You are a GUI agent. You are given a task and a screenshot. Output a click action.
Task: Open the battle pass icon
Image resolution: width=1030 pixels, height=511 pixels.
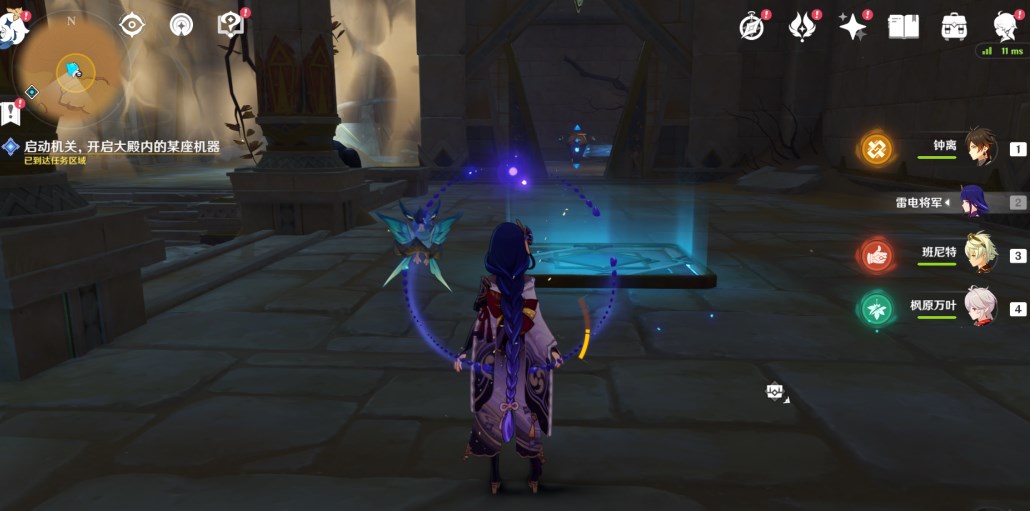802,27
